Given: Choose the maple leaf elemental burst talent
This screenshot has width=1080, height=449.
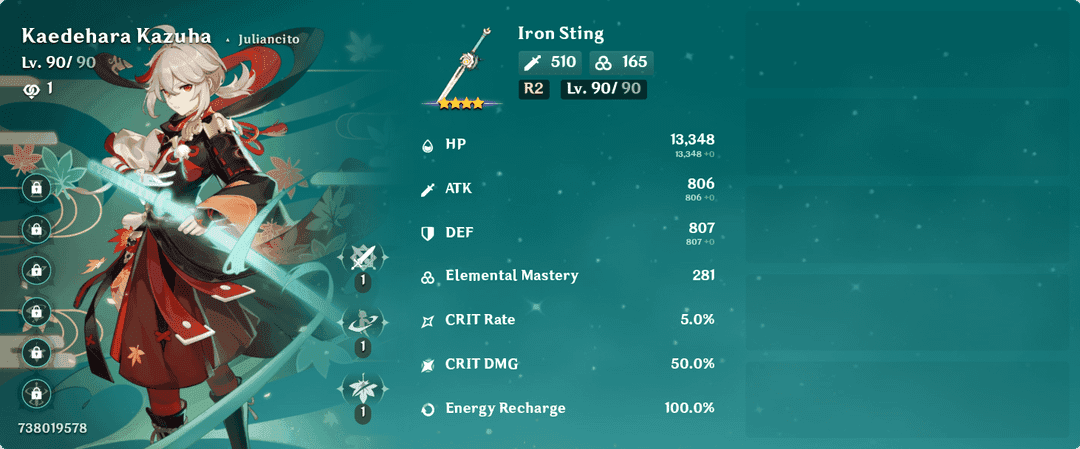Looking at the screenshot, I should coord(362,387).
